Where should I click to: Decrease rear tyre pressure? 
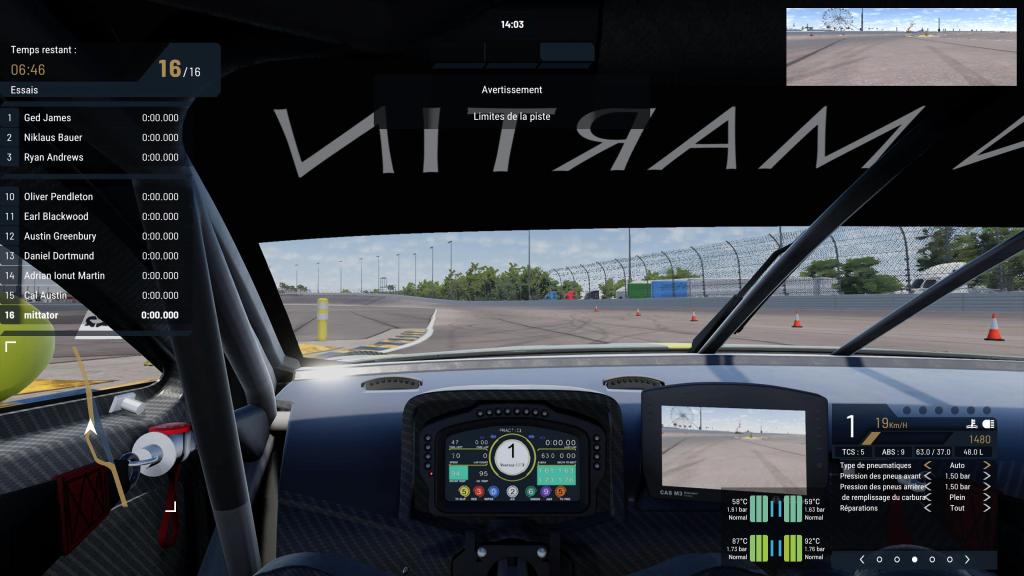tap(927, 487)
